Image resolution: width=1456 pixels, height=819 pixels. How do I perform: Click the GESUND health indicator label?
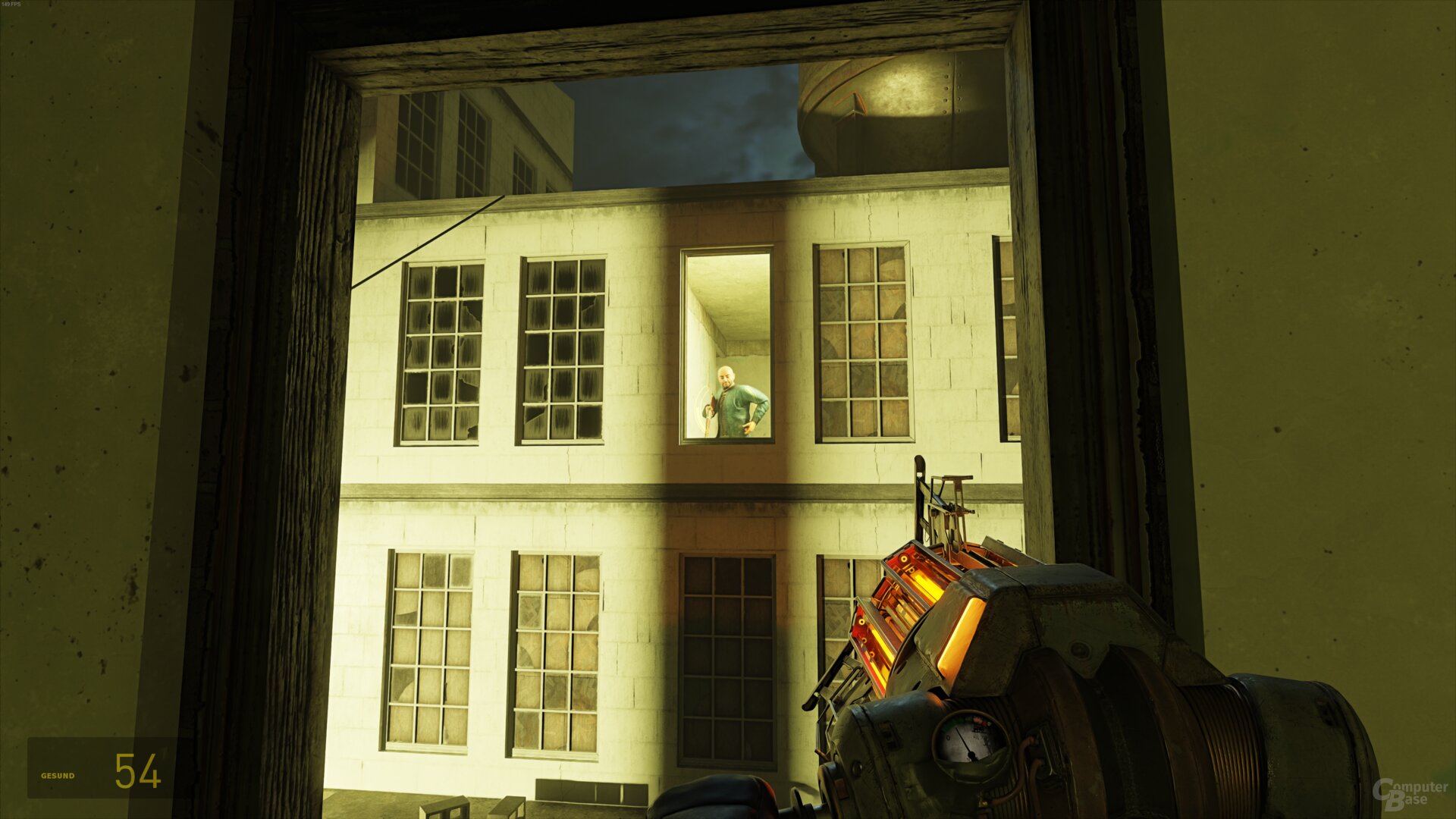(x=57, y=776)
